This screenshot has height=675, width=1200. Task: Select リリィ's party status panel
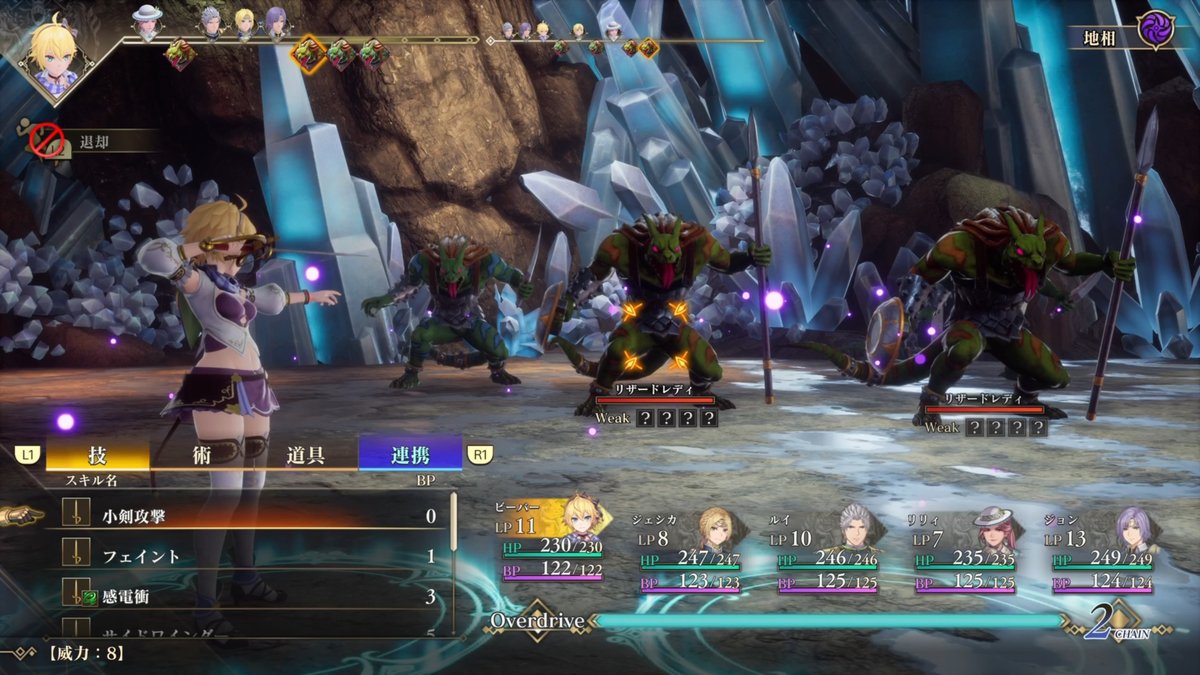tap(964, 552)
